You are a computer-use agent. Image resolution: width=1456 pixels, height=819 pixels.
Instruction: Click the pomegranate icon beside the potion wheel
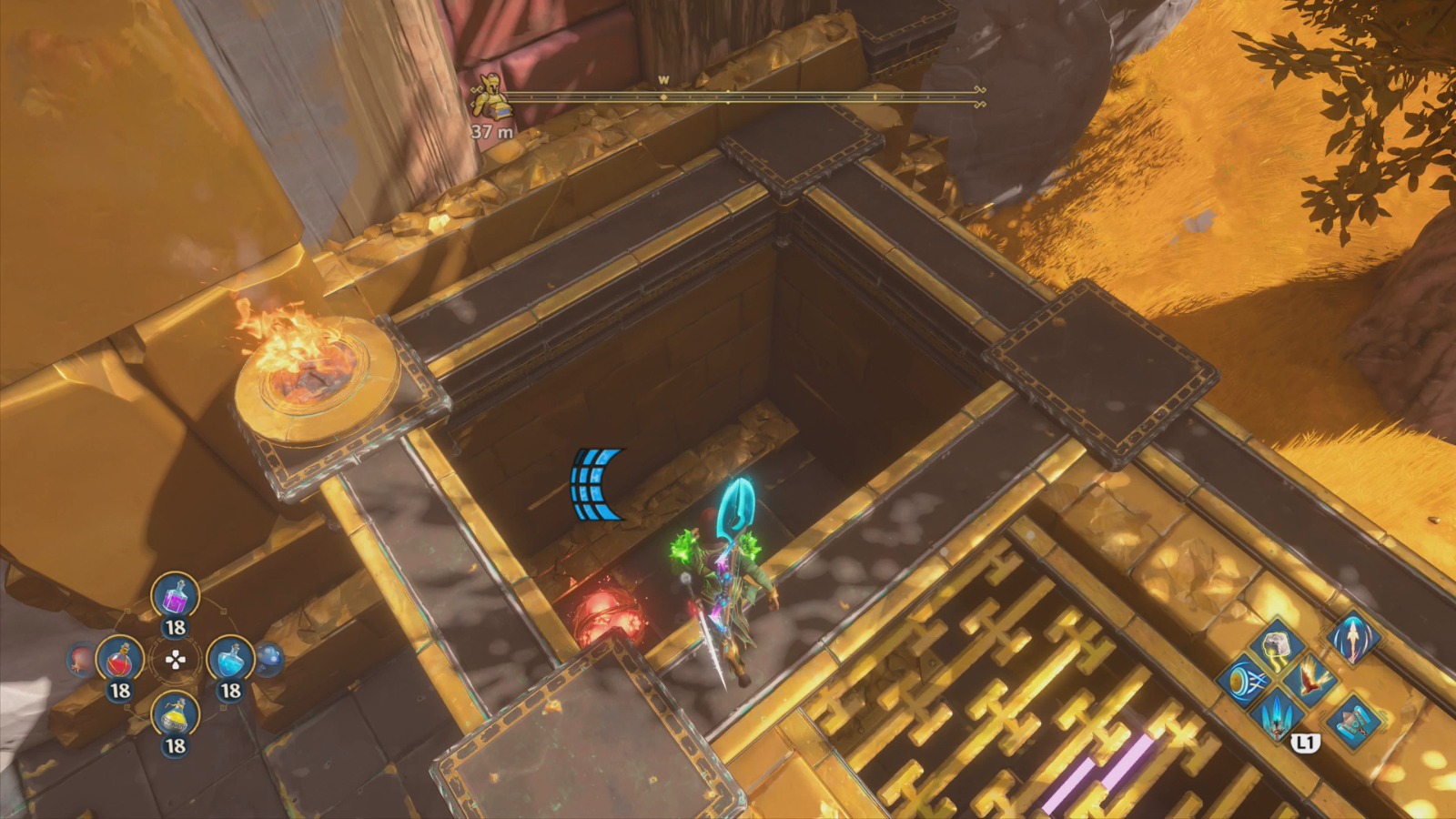point(79,660)
